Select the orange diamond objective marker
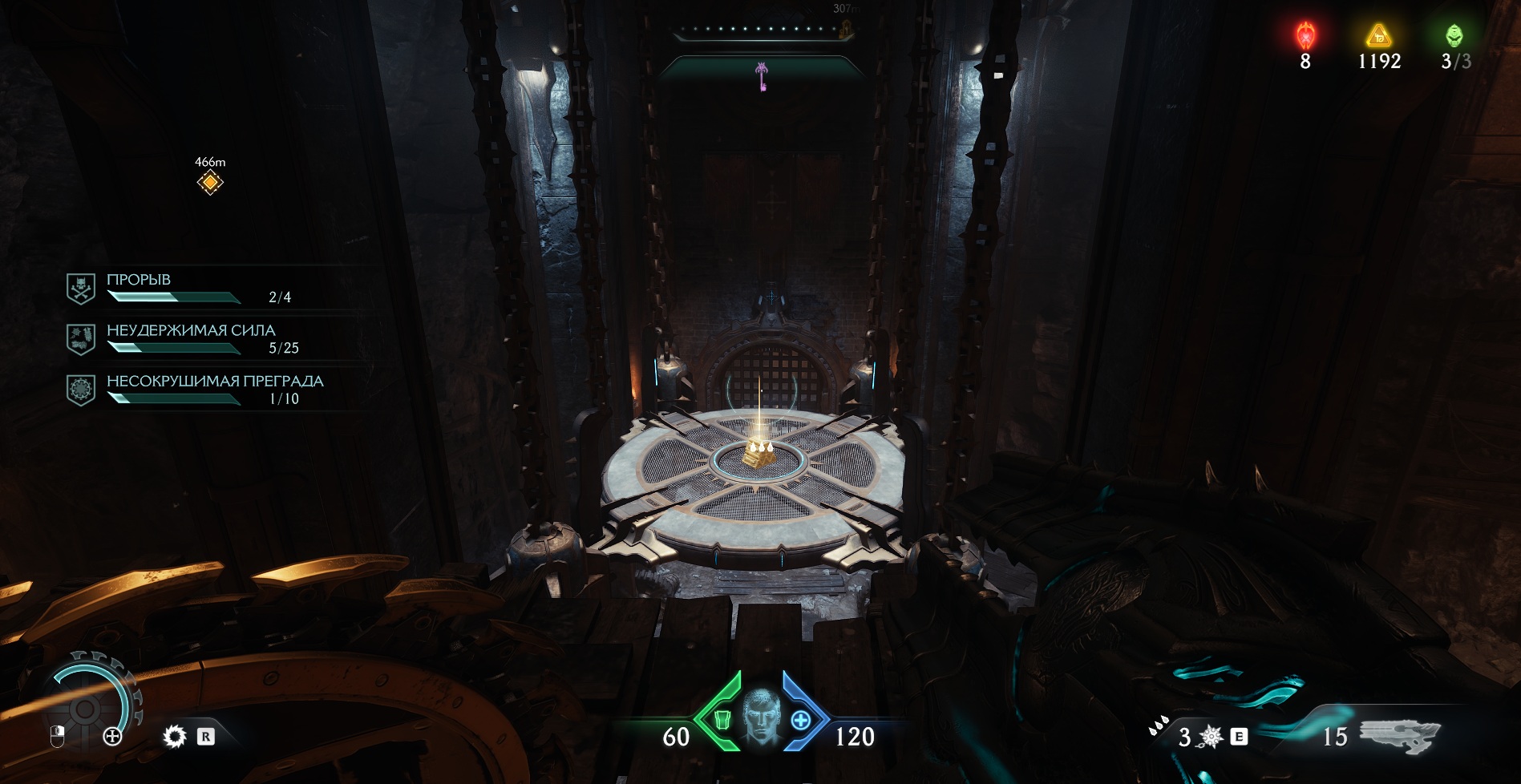Screen dimensions: 1521x784 pyautogui.click(x=210, y=183)
